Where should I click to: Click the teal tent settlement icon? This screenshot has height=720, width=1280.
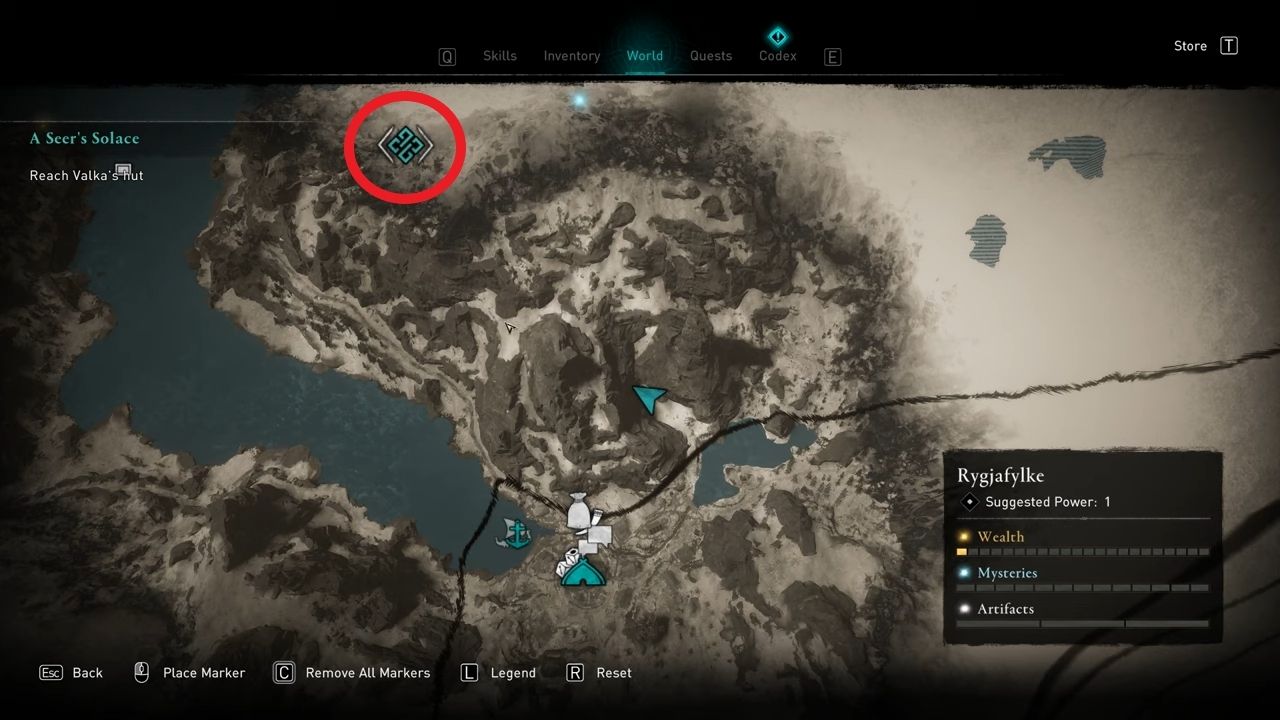click(x=583, y=573)
